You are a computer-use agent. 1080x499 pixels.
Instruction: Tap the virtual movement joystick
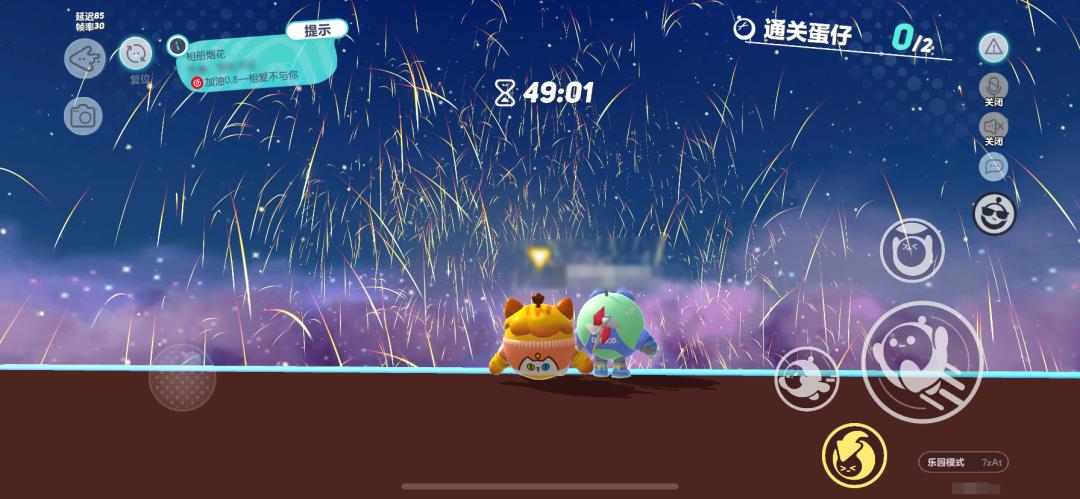point(182,379)
